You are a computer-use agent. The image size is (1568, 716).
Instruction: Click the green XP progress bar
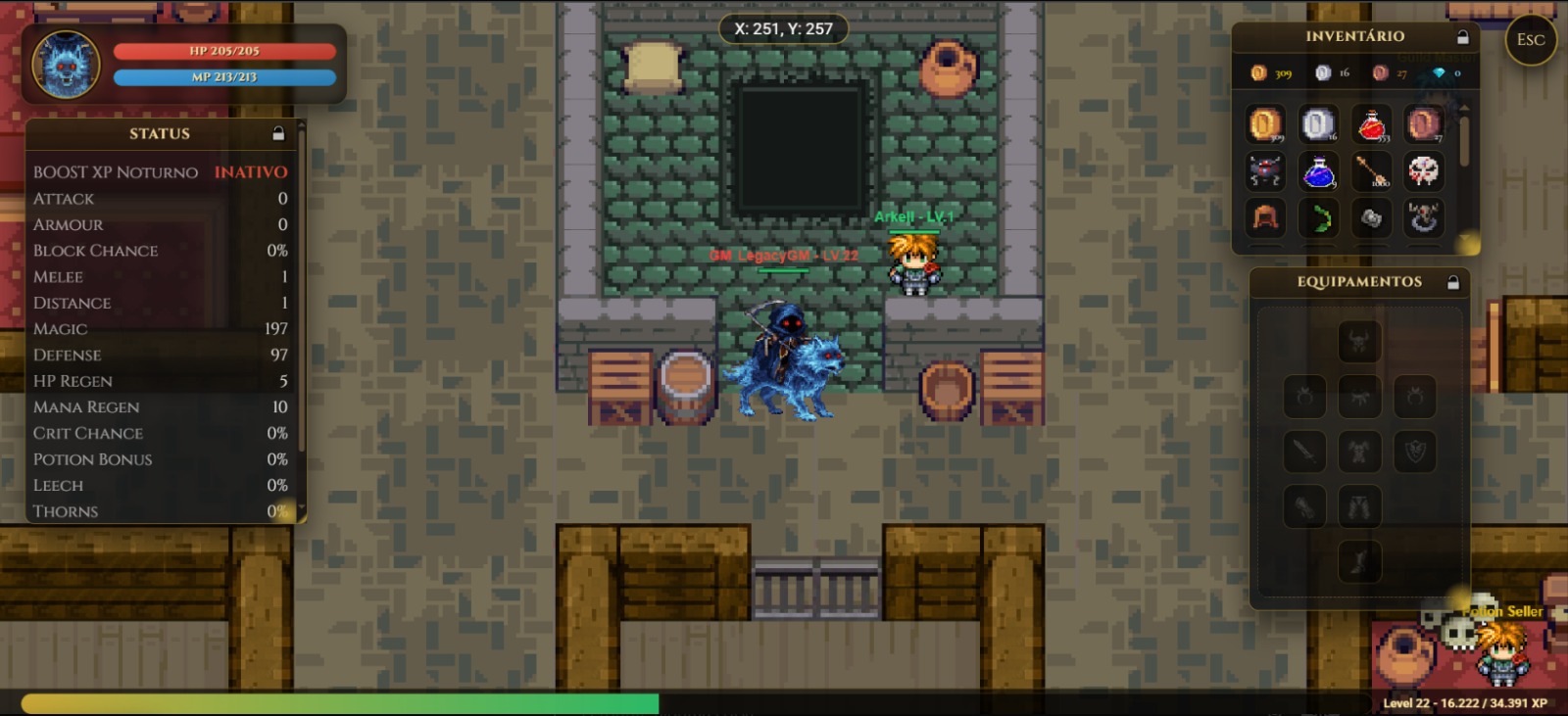pos(333,703)
